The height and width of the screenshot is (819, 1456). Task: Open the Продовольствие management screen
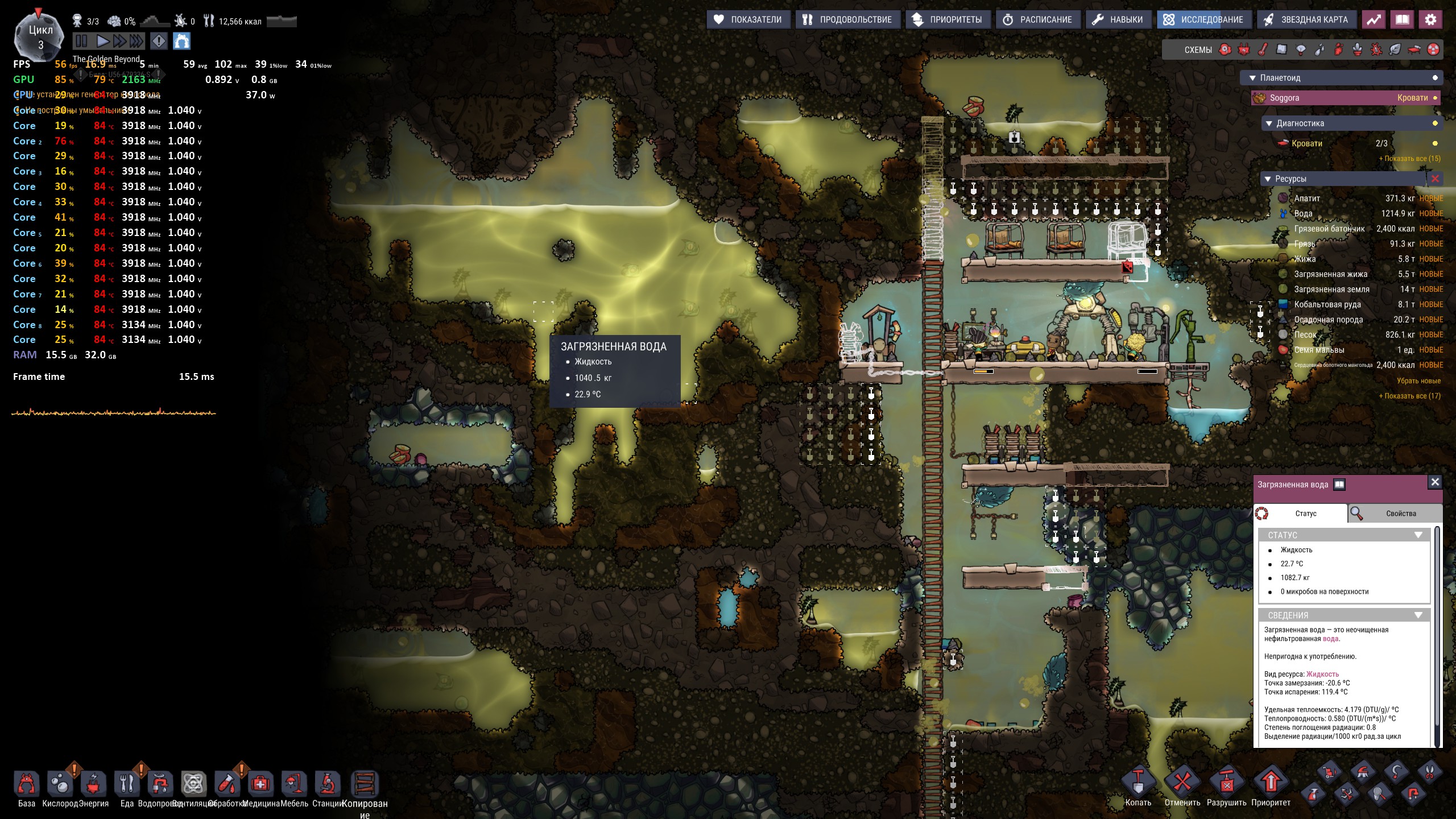coord(847,20)
